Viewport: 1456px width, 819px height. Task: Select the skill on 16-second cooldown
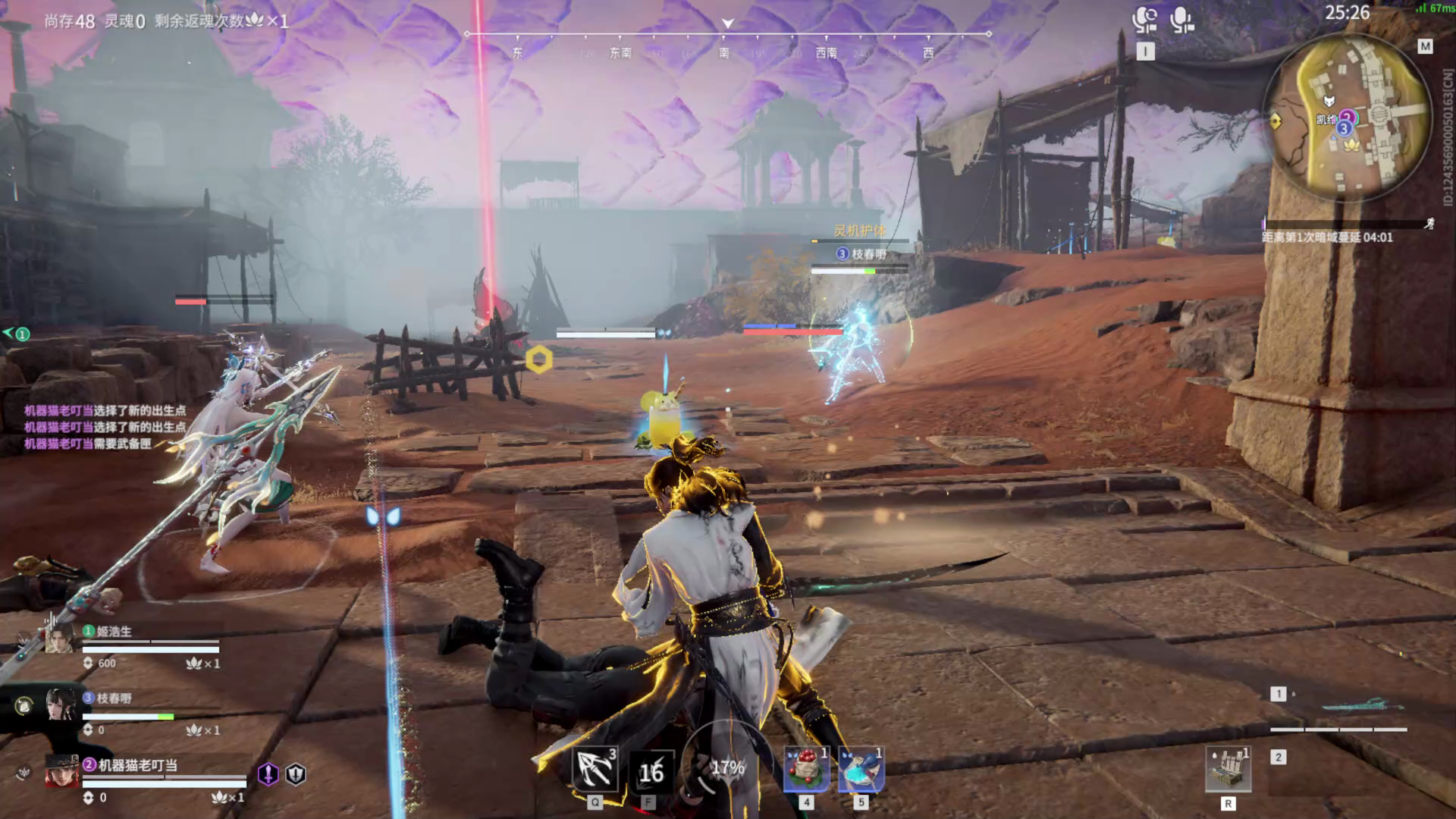click(651, 772)
